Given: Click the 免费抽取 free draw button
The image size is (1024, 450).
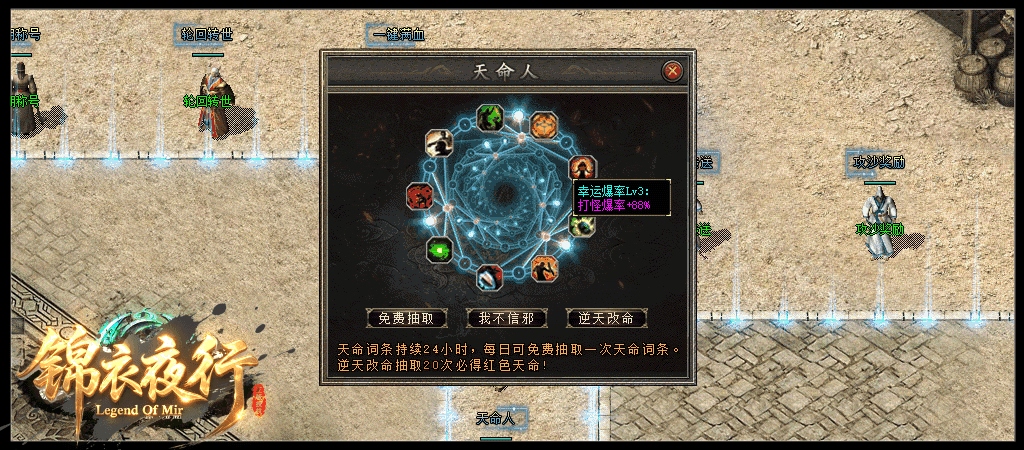Looking at the screenshot, I should (x=406, y=318).
